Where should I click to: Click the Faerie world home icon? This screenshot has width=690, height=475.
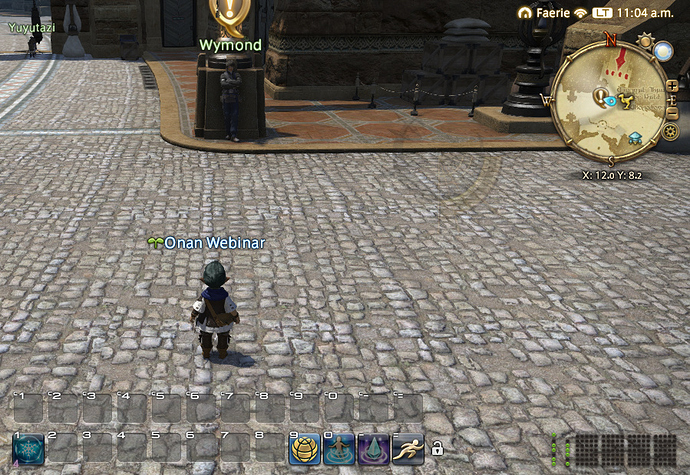(526, 13)
